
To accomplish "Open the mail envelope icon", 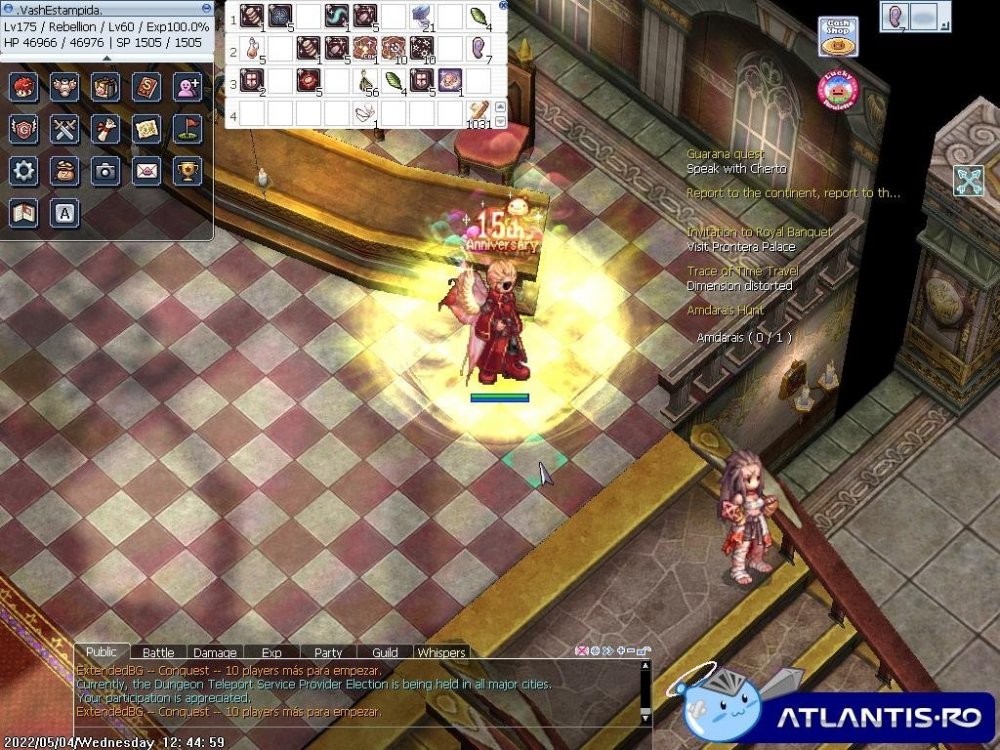I will [146, 171].
